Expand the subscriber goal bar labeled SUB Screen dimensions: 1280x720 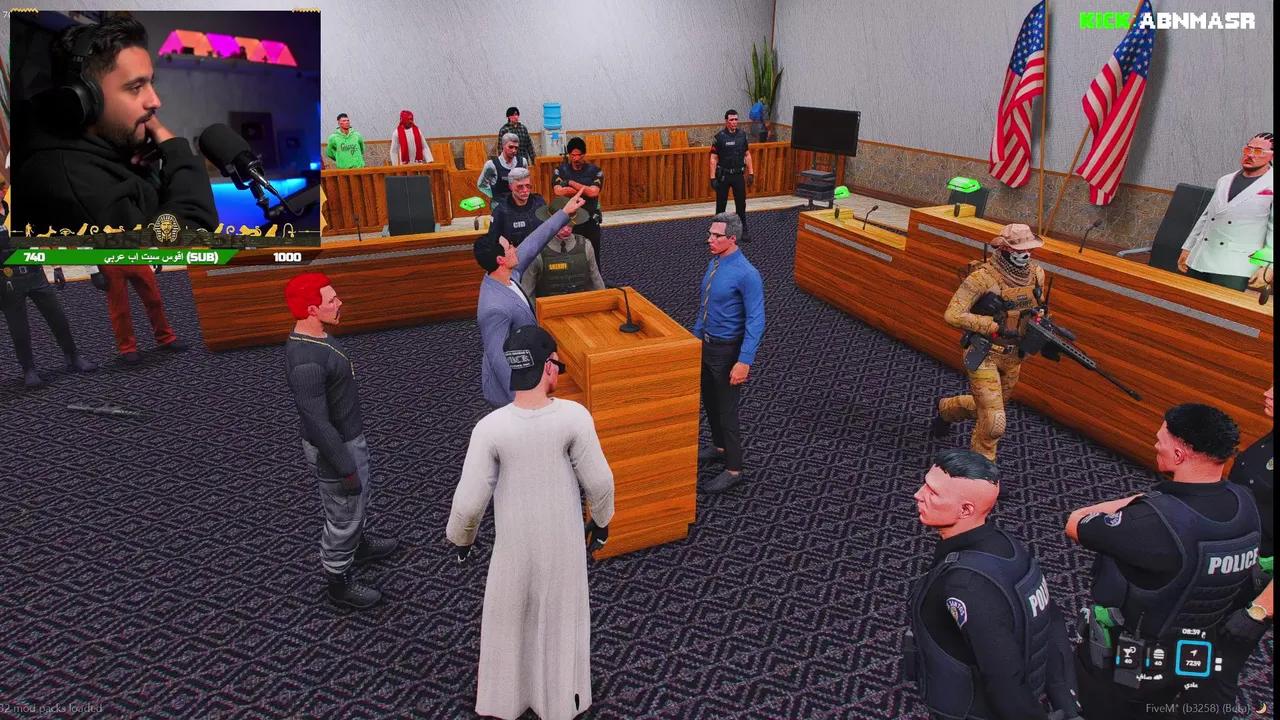204,256
